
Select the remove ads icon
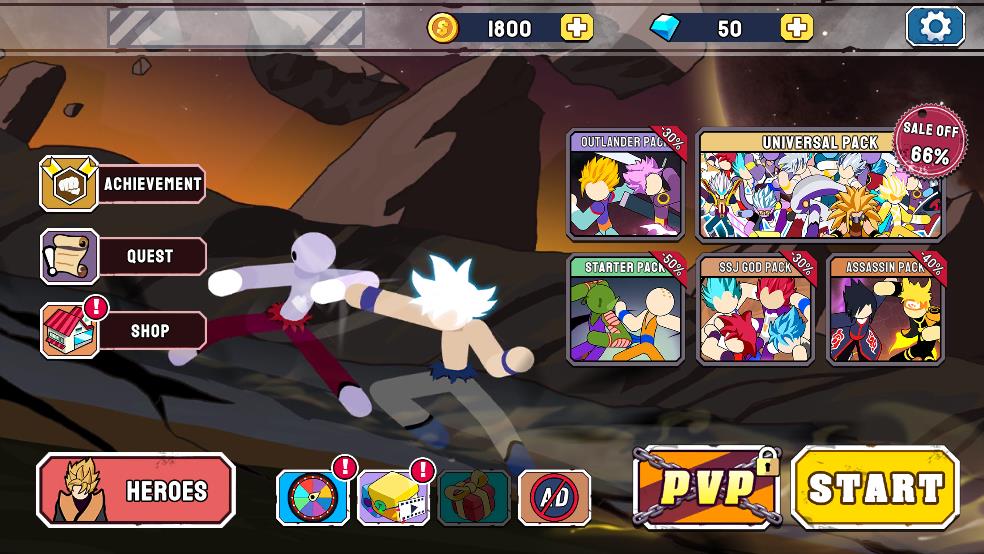554,497
